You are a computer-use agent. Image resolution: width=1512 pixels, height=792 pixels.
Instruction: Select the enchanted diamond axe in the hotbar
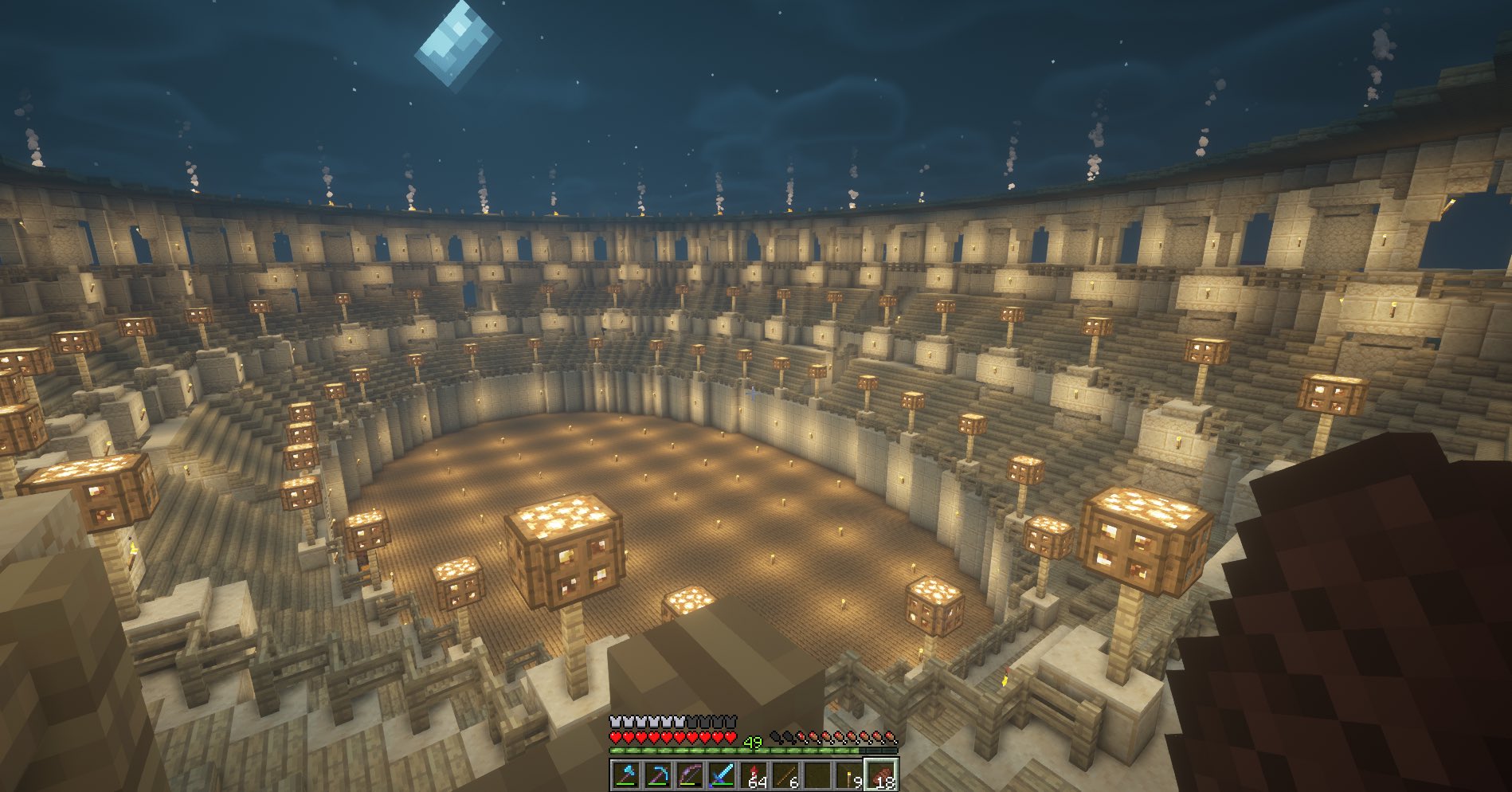coord(626,773)
